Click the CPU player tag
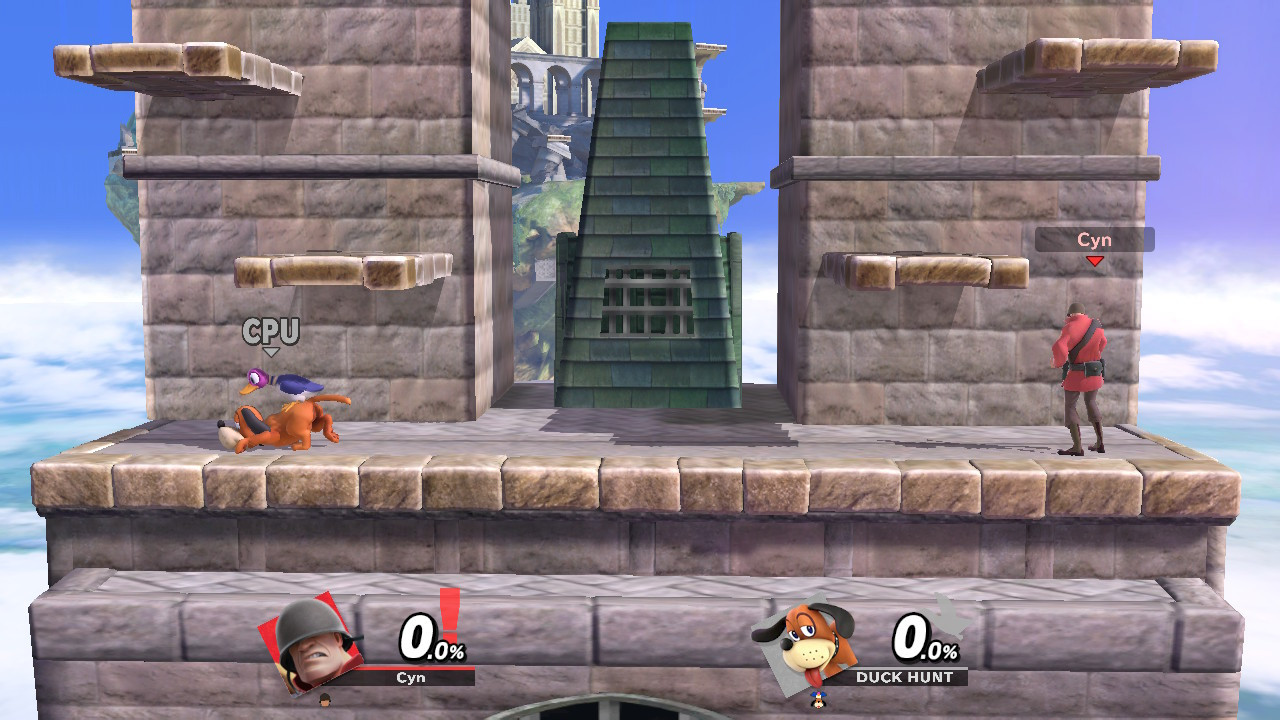The image size is (1280, 720). (272, 332)
